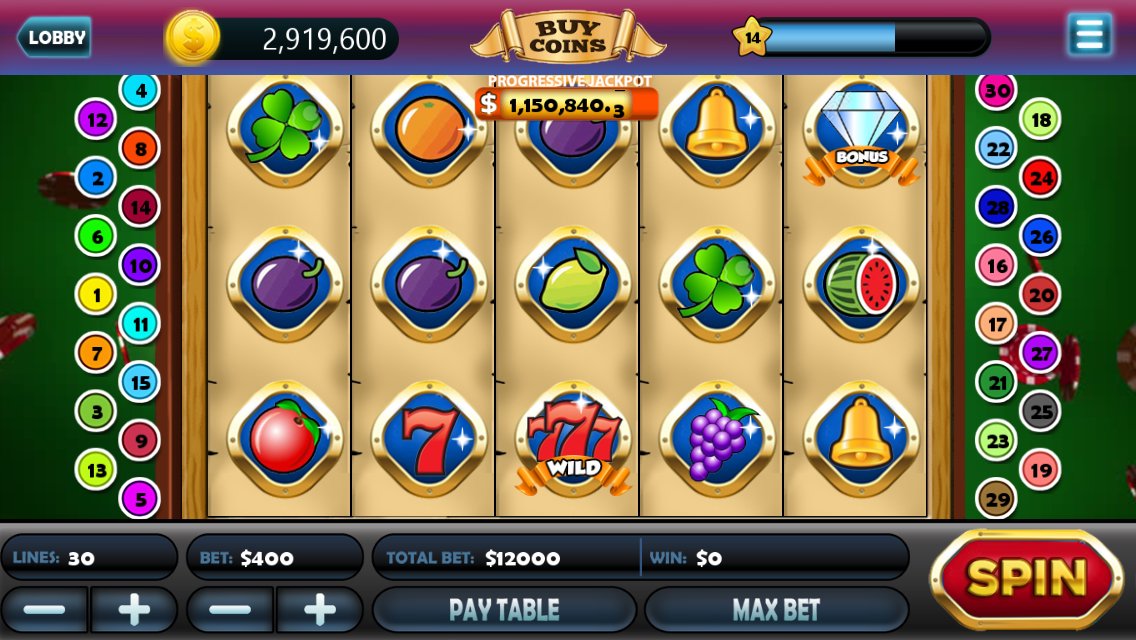Select payline number 27 marker
The width and height of the screenshot is (1136, 640).
[x=1040, y=353]
